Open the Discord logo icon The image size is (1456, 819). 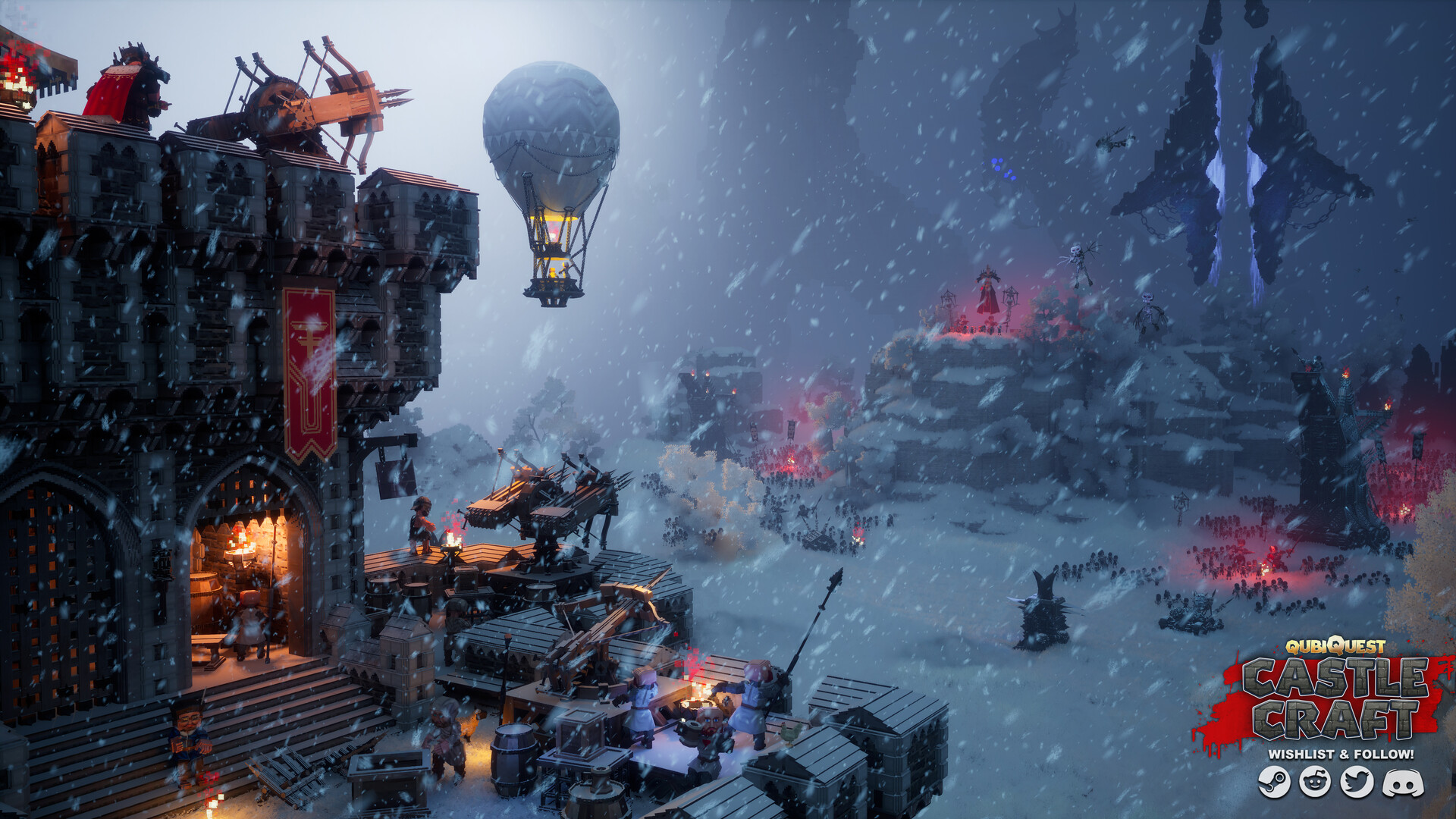(x=1402, y=783)
